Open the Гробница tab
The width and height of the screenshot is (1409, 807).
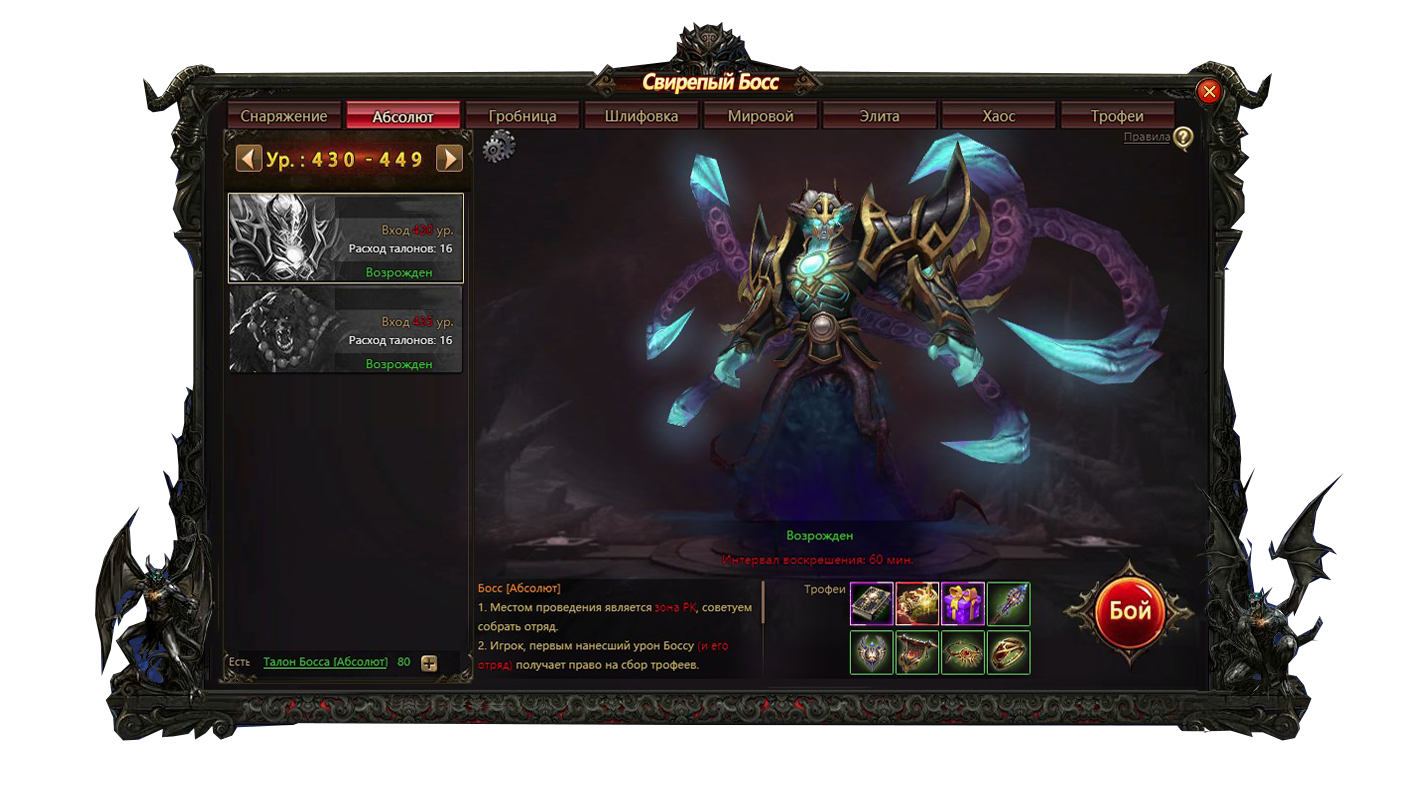pos(522,116)
